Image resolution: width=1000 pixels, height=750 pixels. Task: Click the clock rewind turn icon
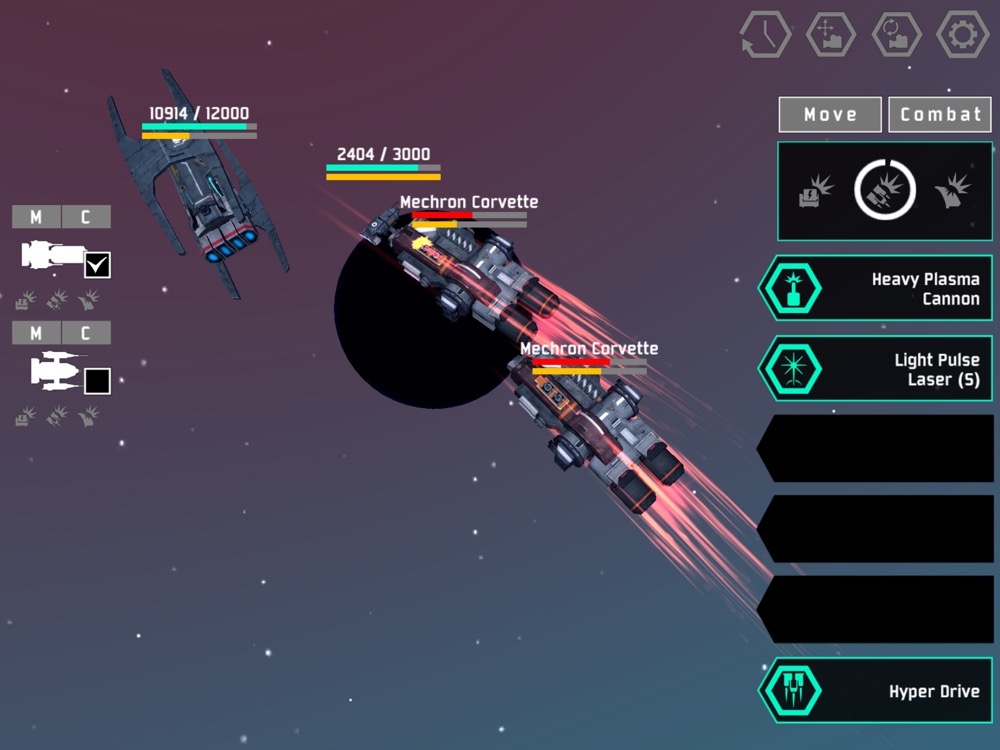[765, 35]
